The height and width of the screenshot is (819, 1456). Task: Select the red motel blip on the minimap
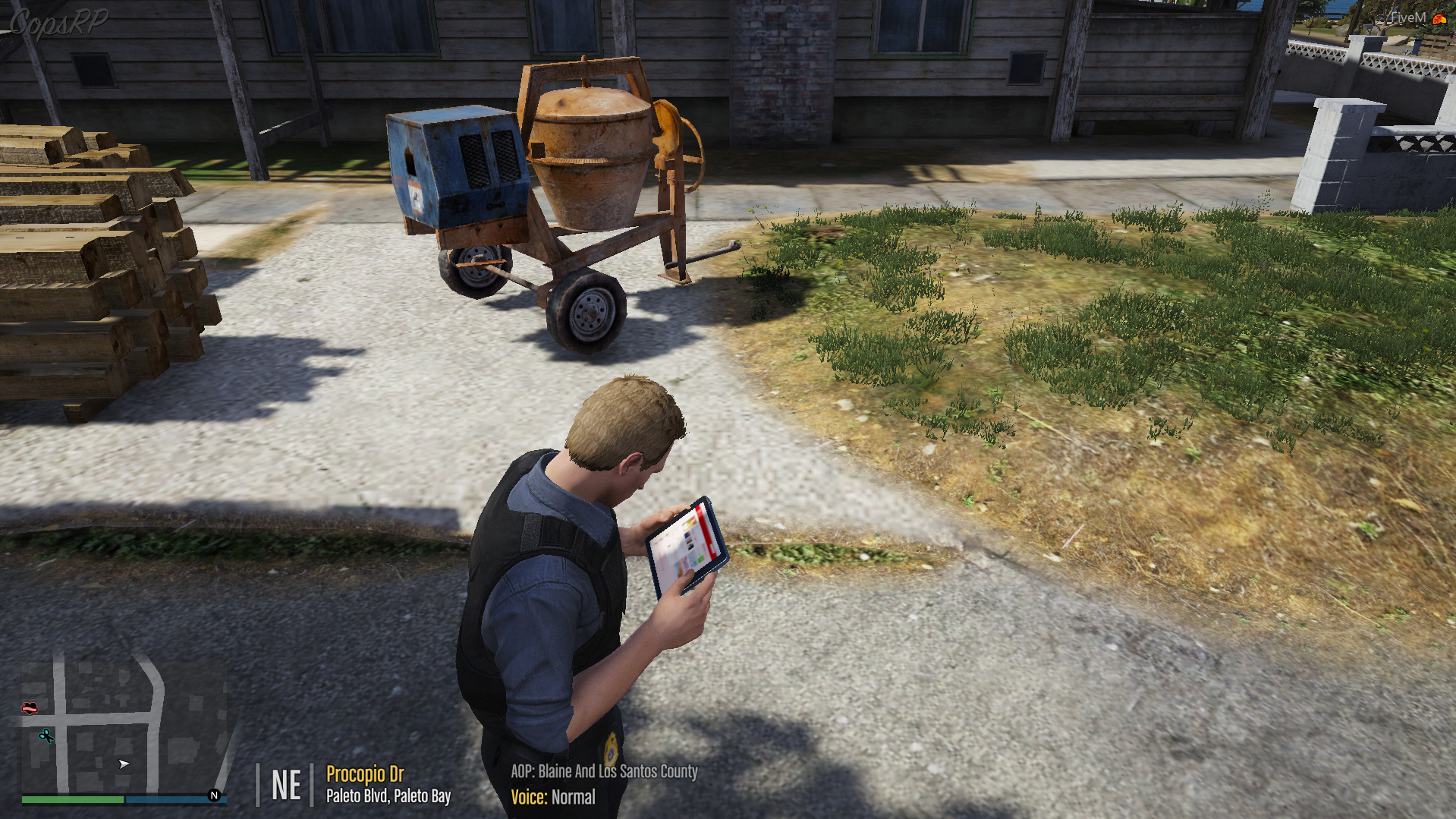point(30,708)
